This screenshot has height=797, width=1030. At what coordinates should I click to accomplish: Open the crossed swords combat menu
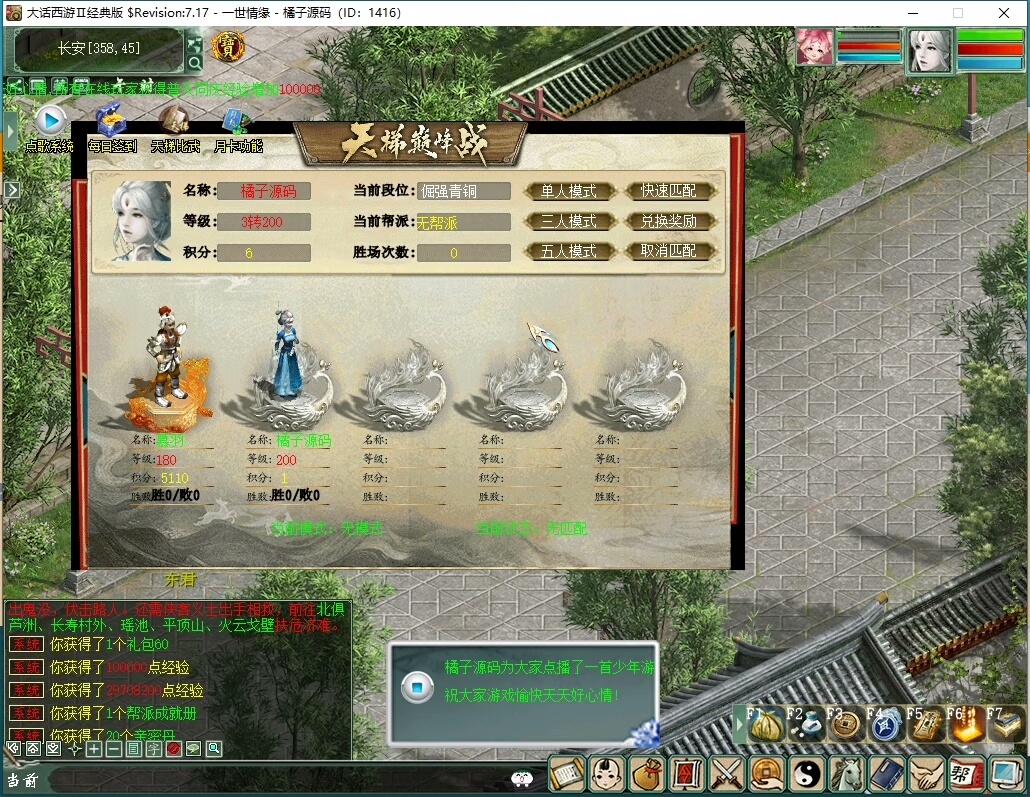pos(727,773)
